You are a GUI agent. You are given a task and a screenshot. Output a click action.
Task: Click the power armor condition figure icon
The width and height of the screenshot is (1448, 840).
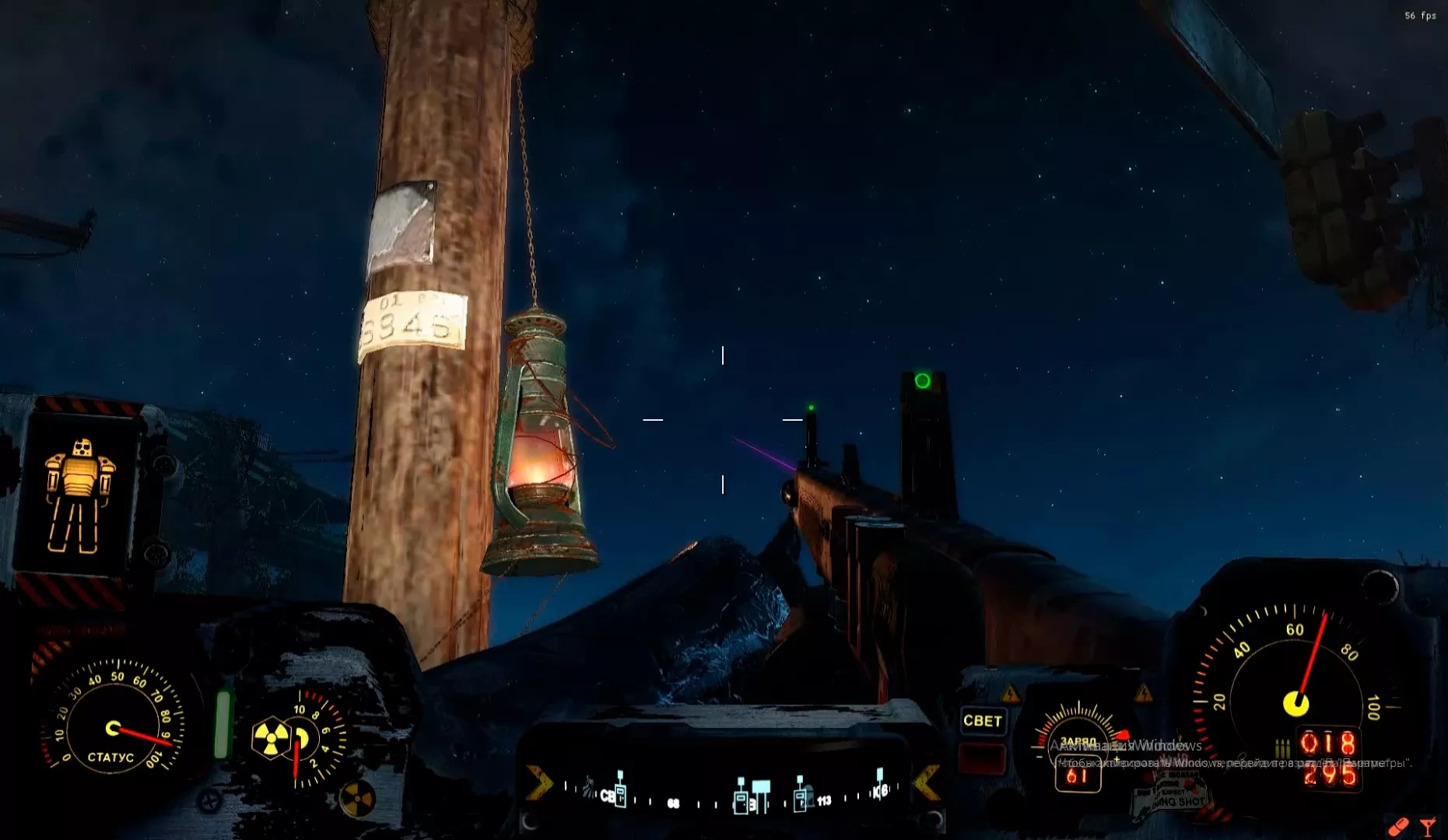79,495
